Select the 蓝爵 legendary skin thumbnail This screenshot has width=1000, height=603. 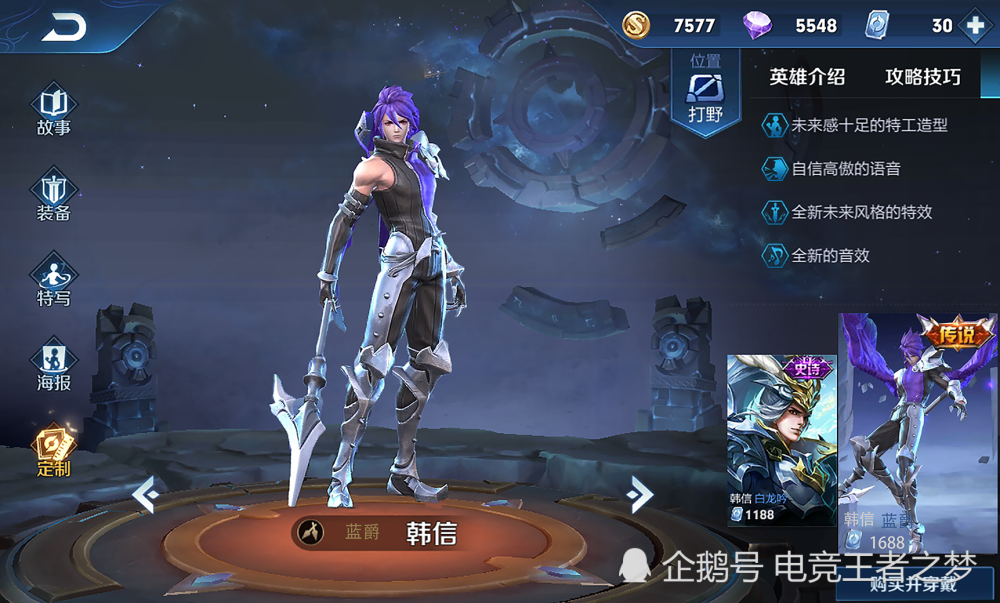point(917,430)
